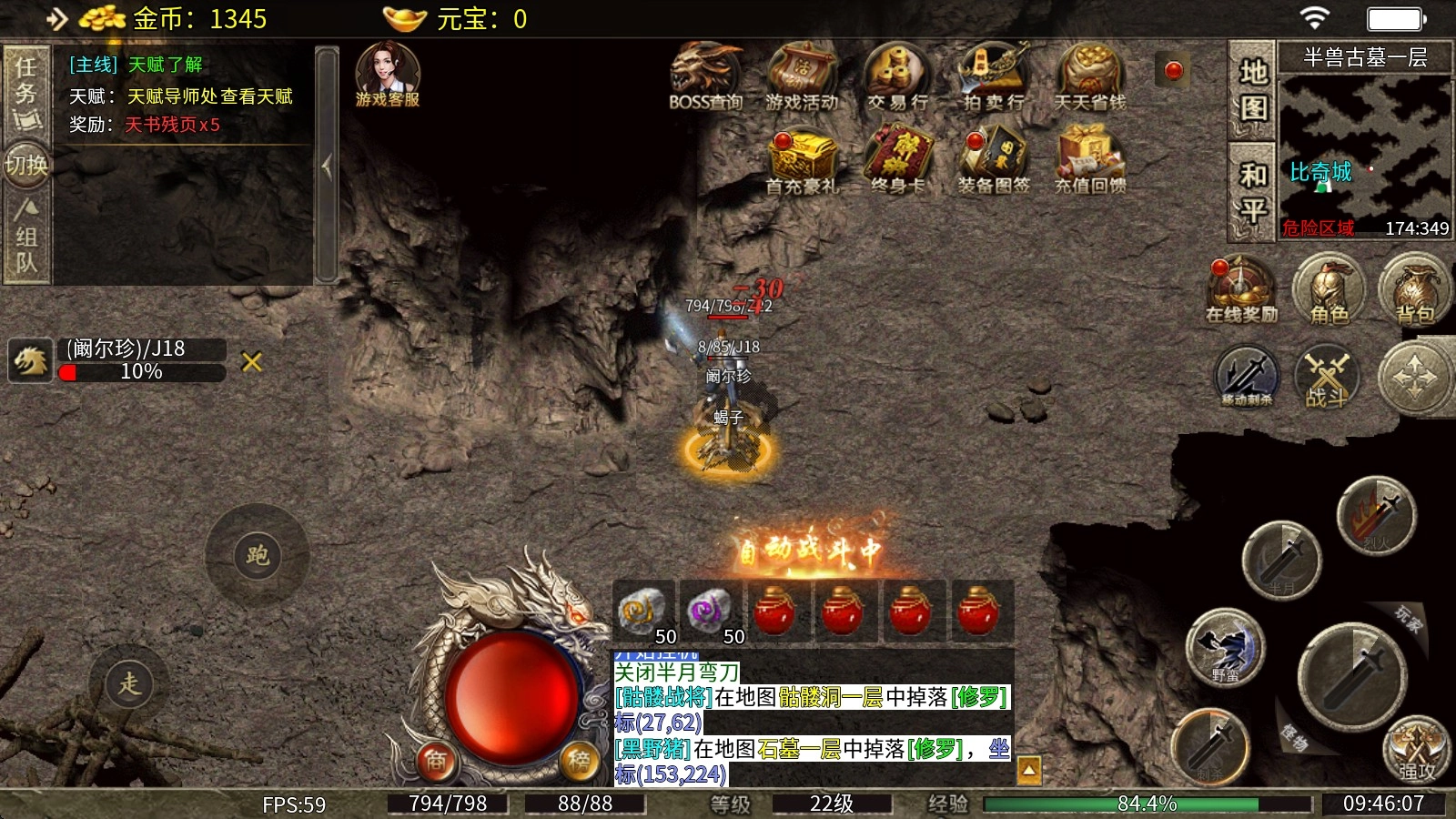Open 天天省钱 daily savings
The height and width of the screenshot is (819, 1456).
point(1089,76)
